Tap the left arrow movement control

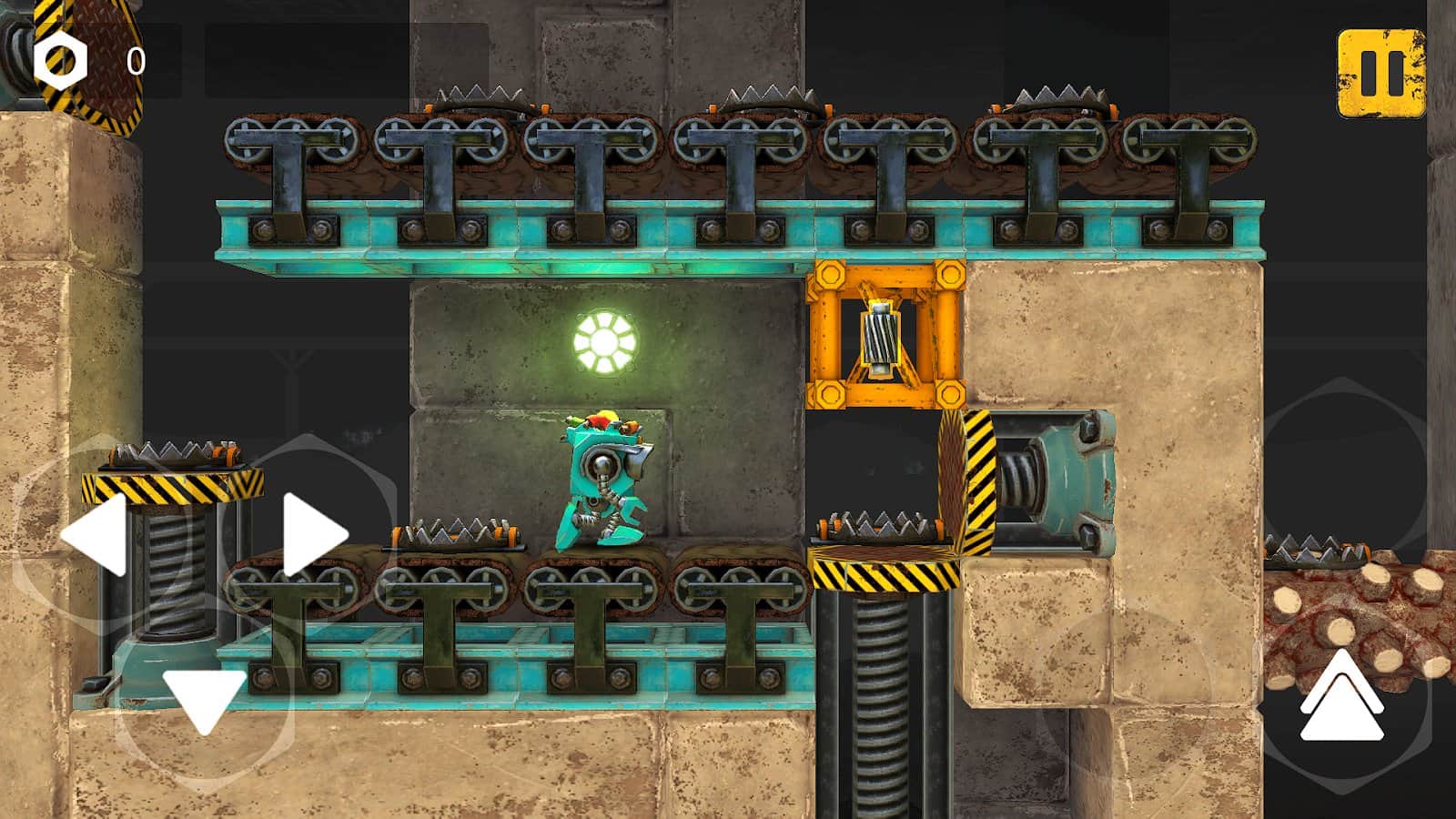(x=96, y=535)
